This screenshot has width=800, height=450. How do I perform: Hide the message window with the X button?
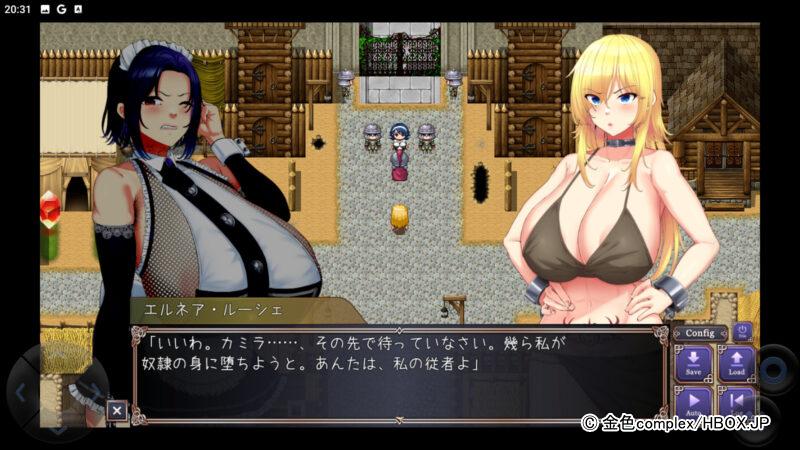(117, 409)
